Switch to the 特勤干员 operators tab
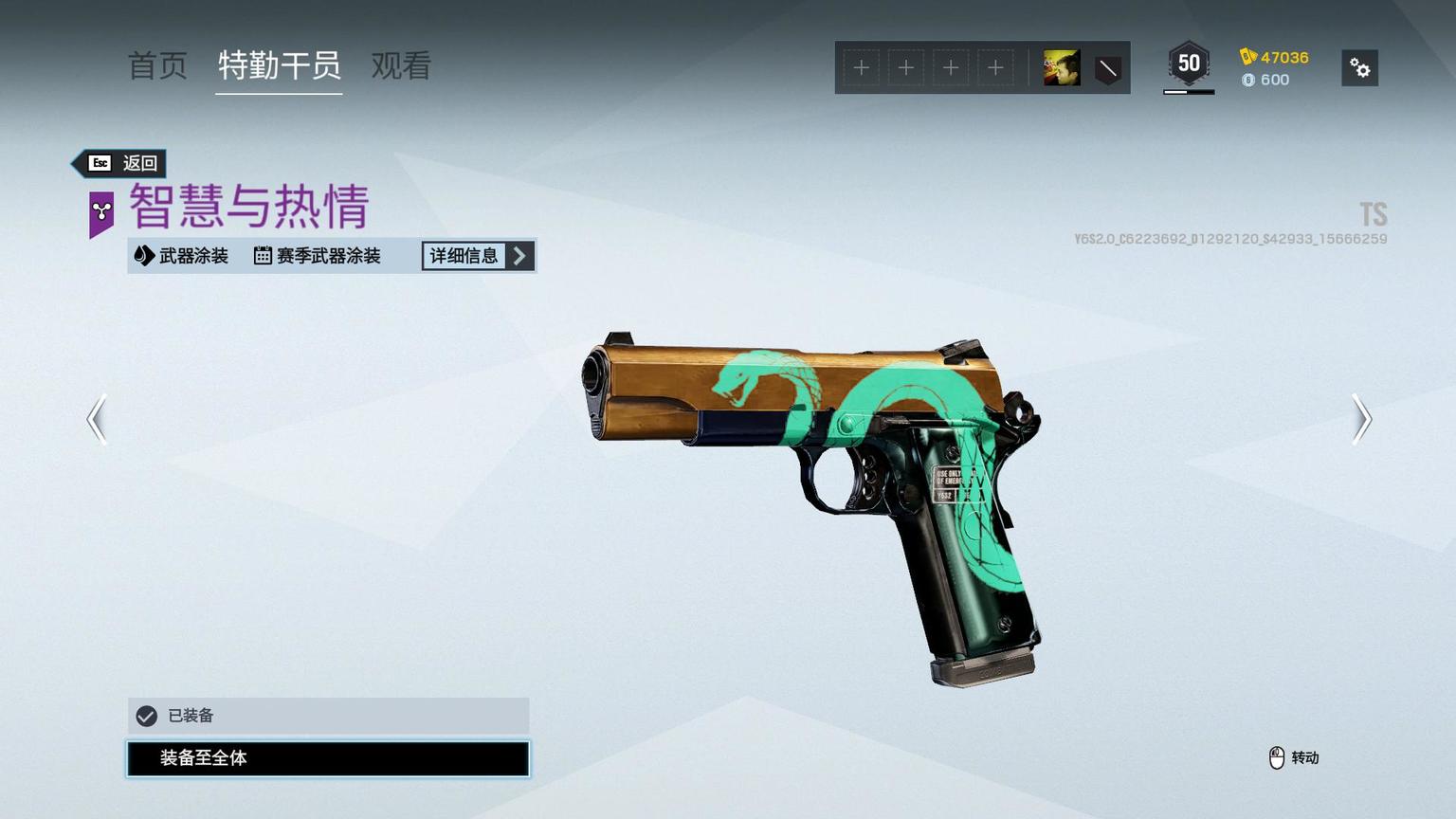Viewport: 1456px width, 819px height. click(279, 65)
